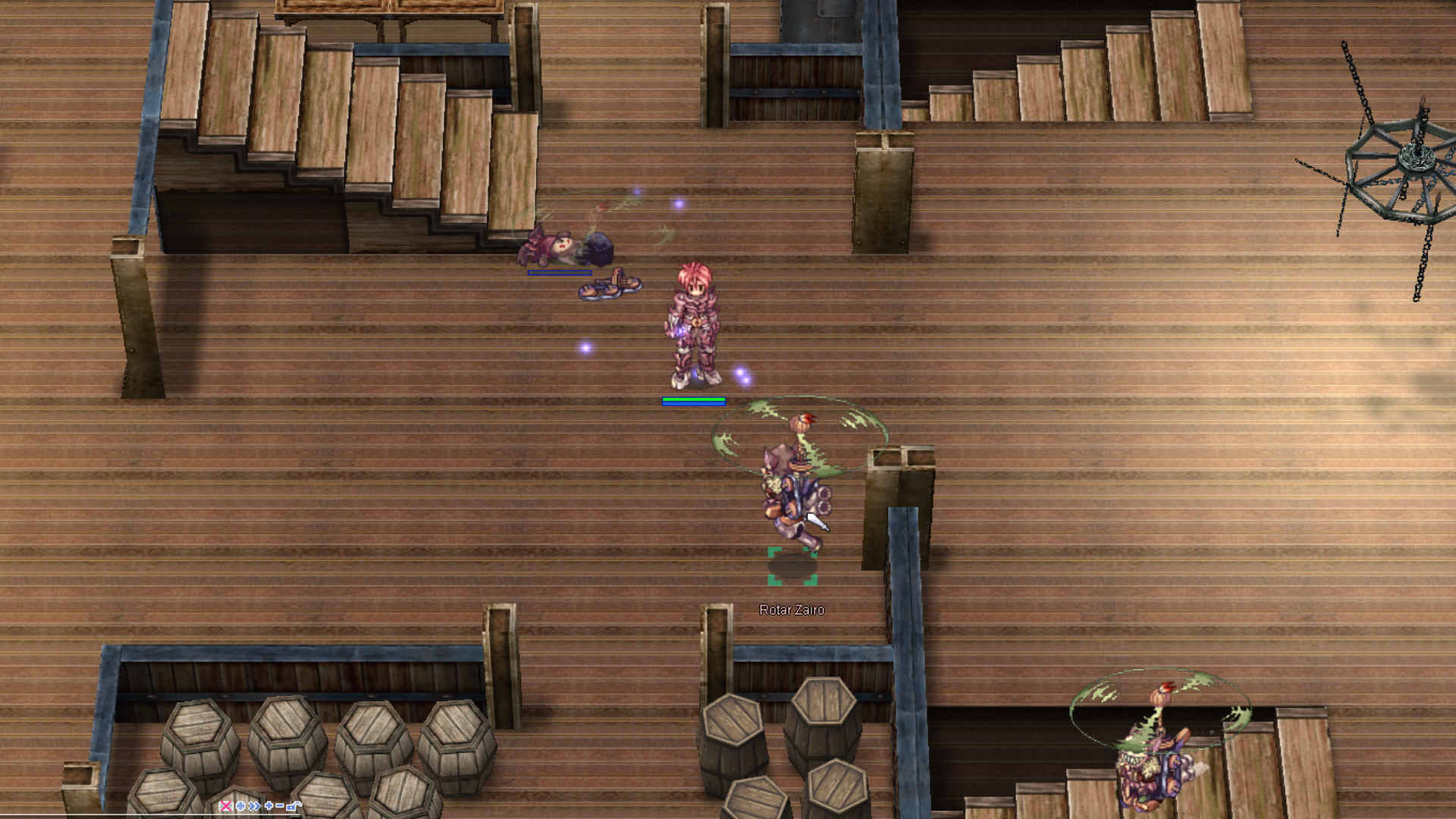Click the blue double-arrow icon
This screenshot has height=819, width=1456.
pyautogui.click(x=254, y=806)
